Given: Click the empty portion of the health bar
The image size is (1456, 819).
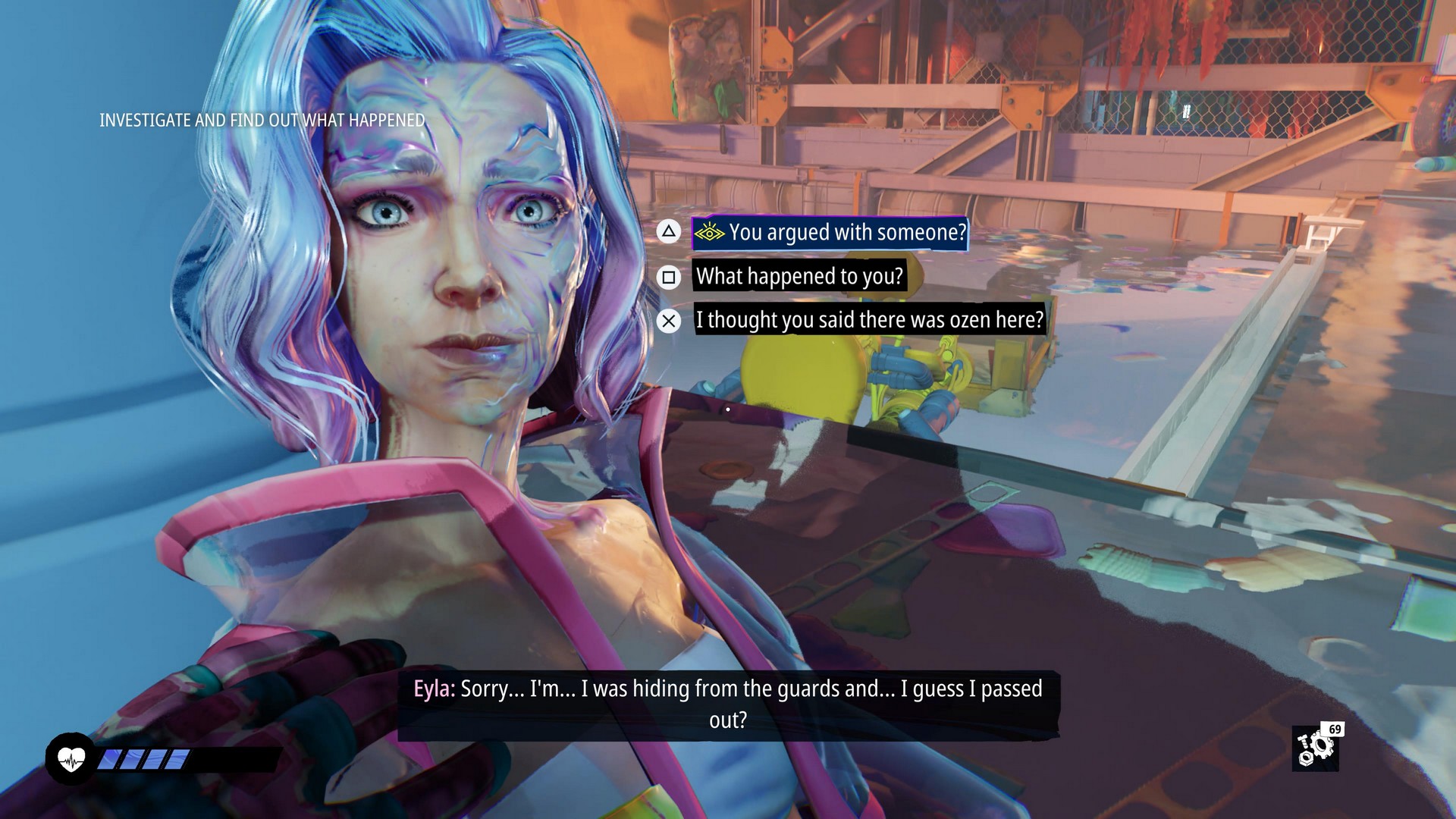Looking at the screenshot, I should [x=227, y=758].
